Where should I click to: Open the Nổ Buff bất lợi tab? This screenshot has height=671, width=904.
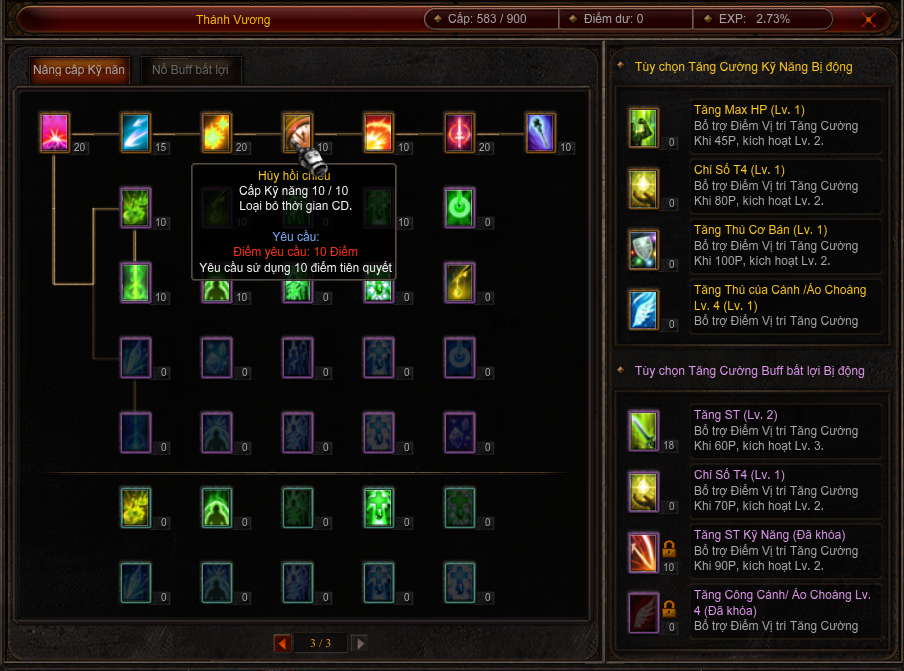tap(191, 70)
